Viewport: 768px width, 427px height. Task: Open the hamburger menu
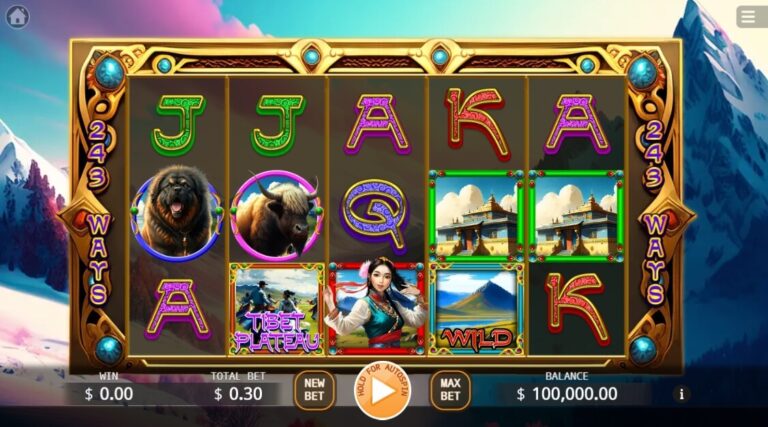click(749, 17)
